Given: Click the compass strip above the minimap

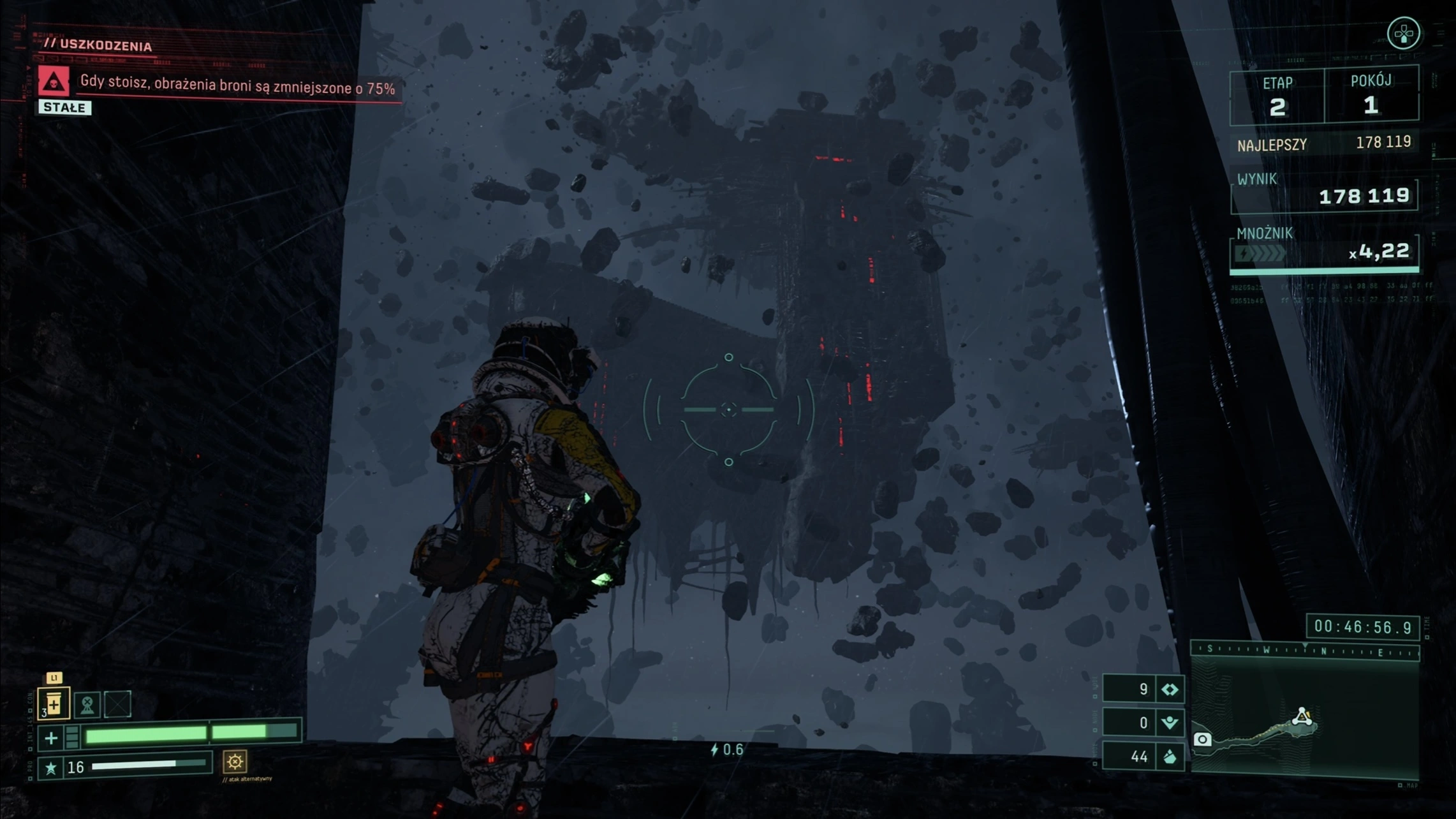Looking at the screenshot, I should (1305, 651).
